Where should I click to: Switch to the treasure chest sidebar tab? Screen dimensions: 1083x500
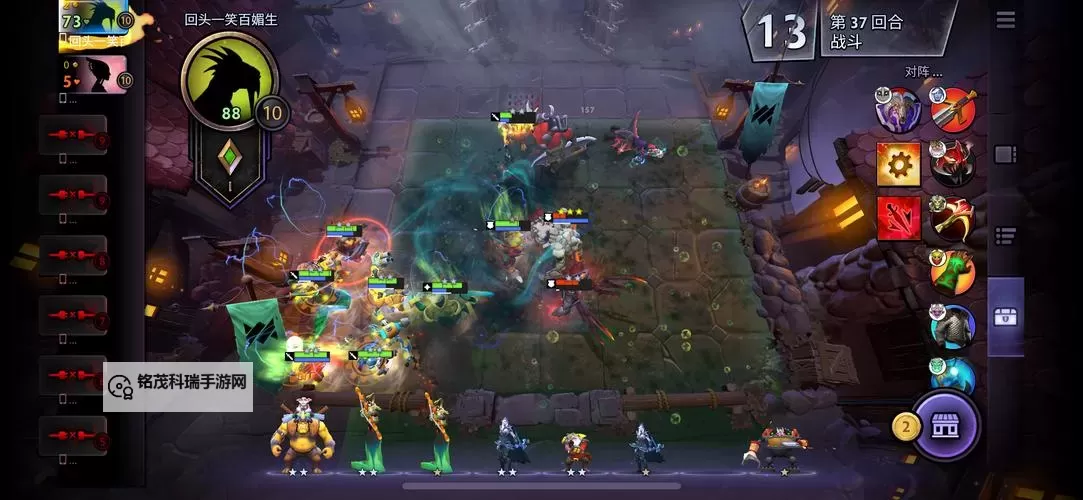click(x=1006, y=316)
